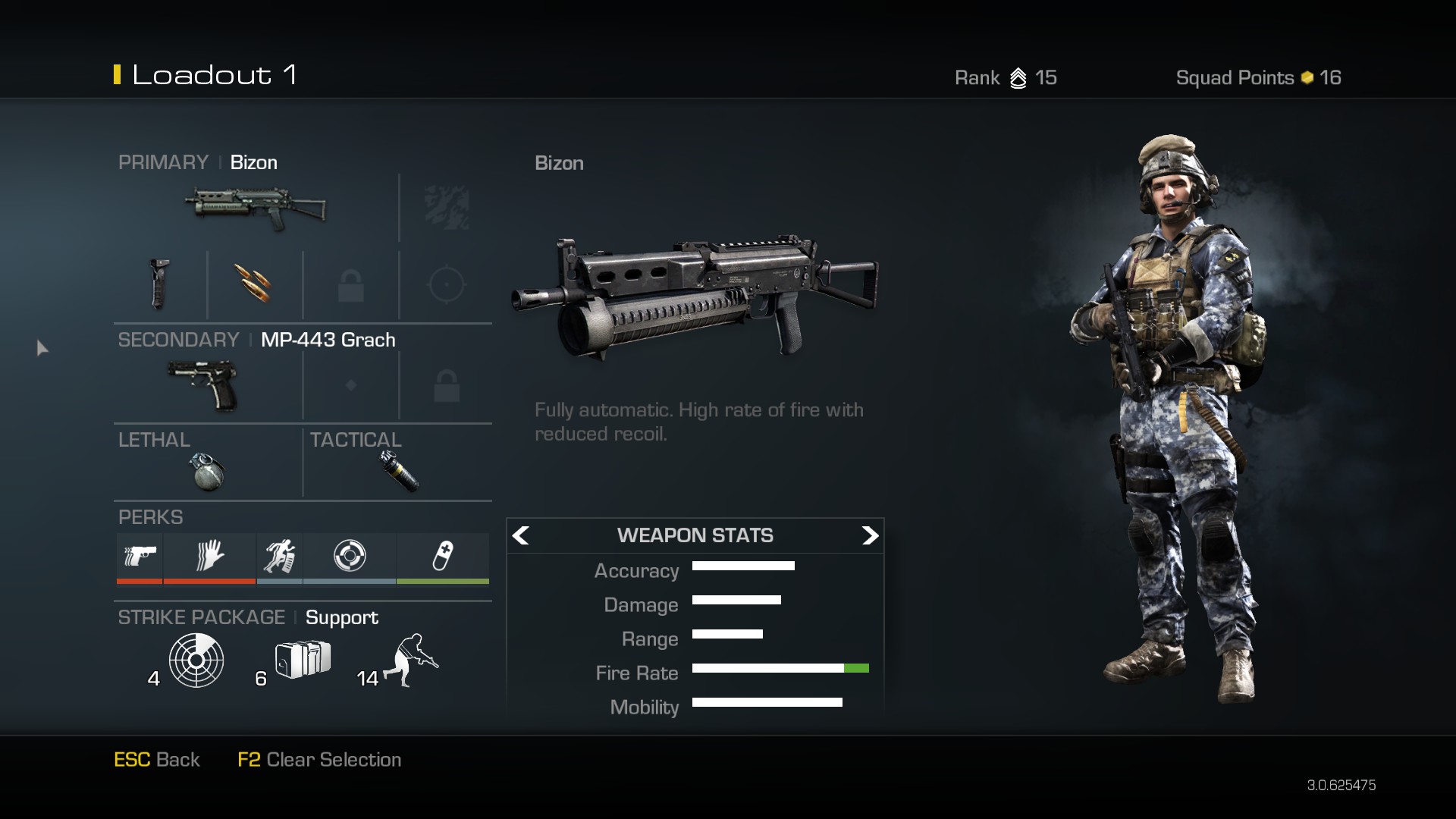The height and width of the screenshot is (819, 1456).
Task: Pick the running soldier perk
Action: pyautogui.click(x=279, y=557)
